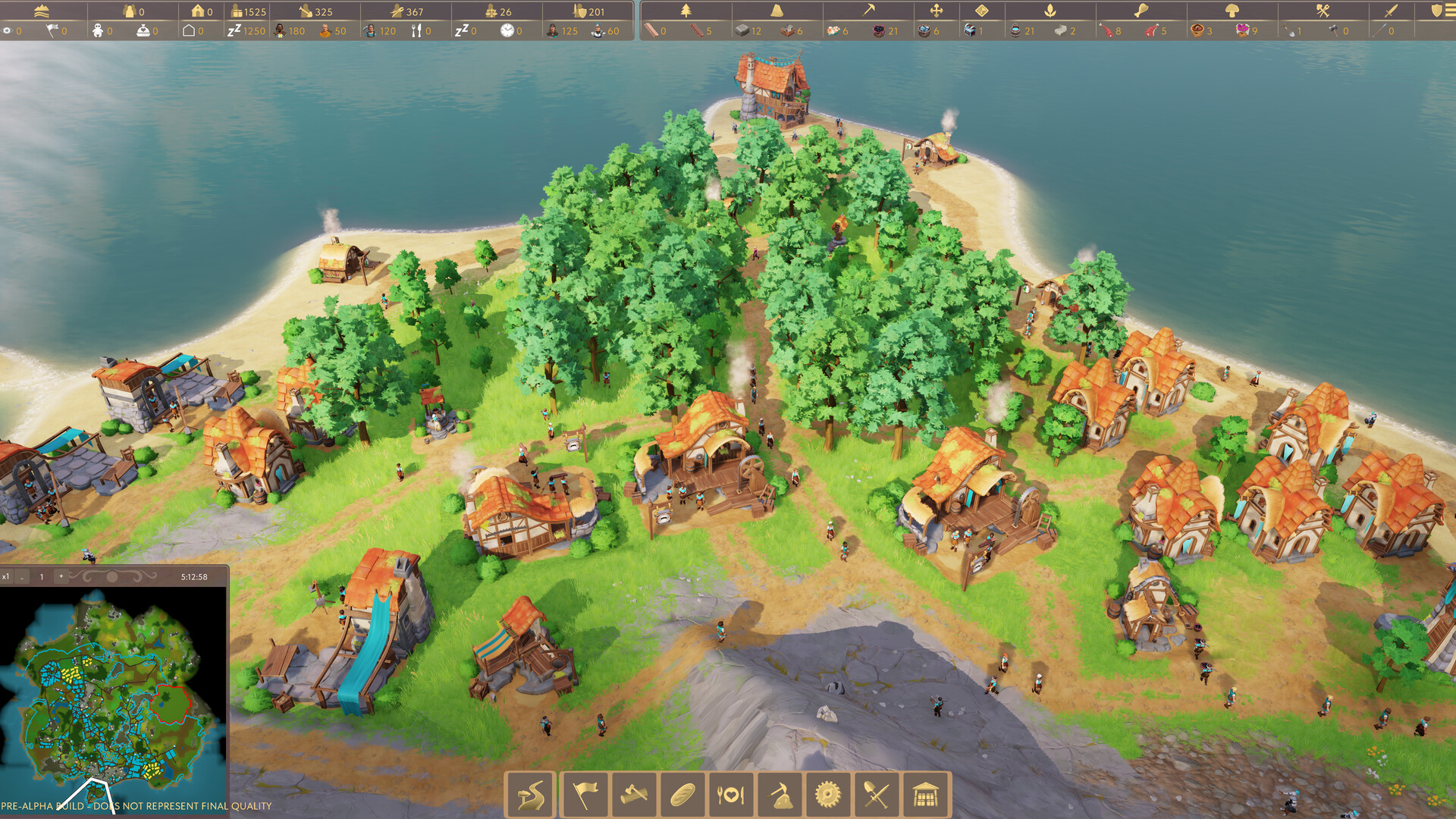Image resolution: width=1456 pixels, height=819 pixels.
Task: Open the bread production menu
Action: pyautogui.click(x=682, y=794)
